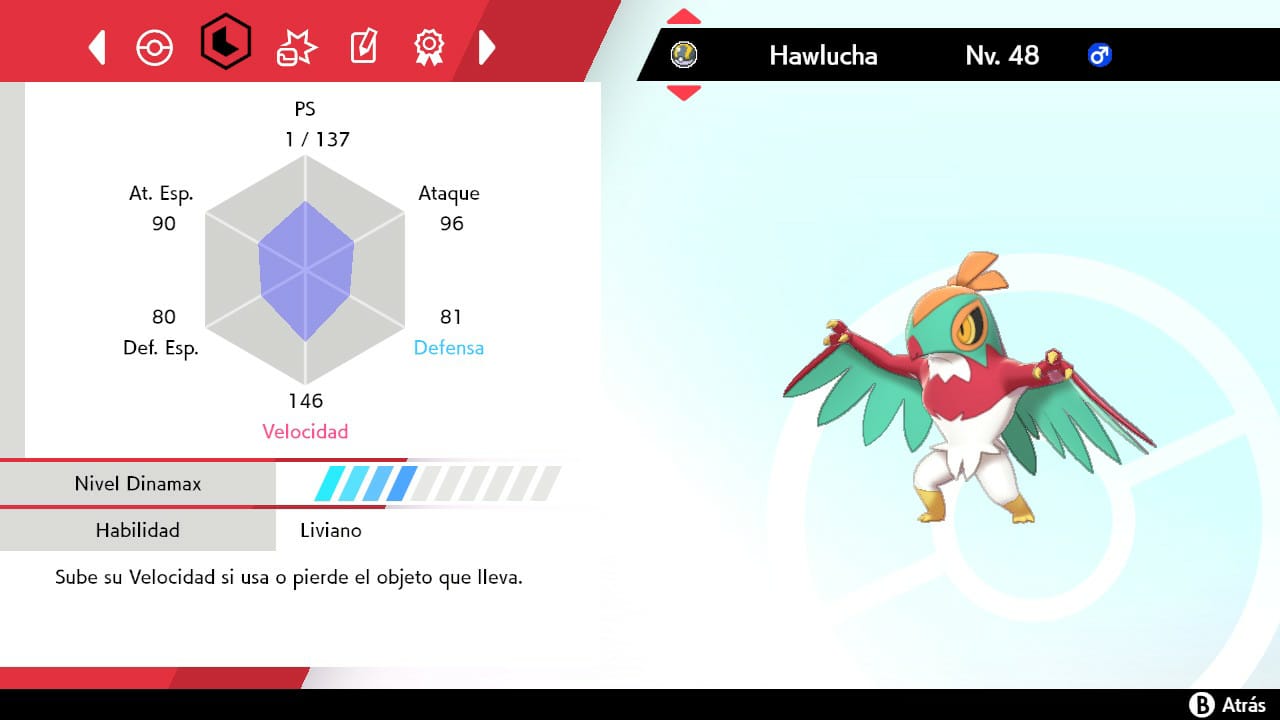This screenshot has width=1280, height=720.
Task: Expand the Habilidad Liviano entry
Action: tap(330, 530)
